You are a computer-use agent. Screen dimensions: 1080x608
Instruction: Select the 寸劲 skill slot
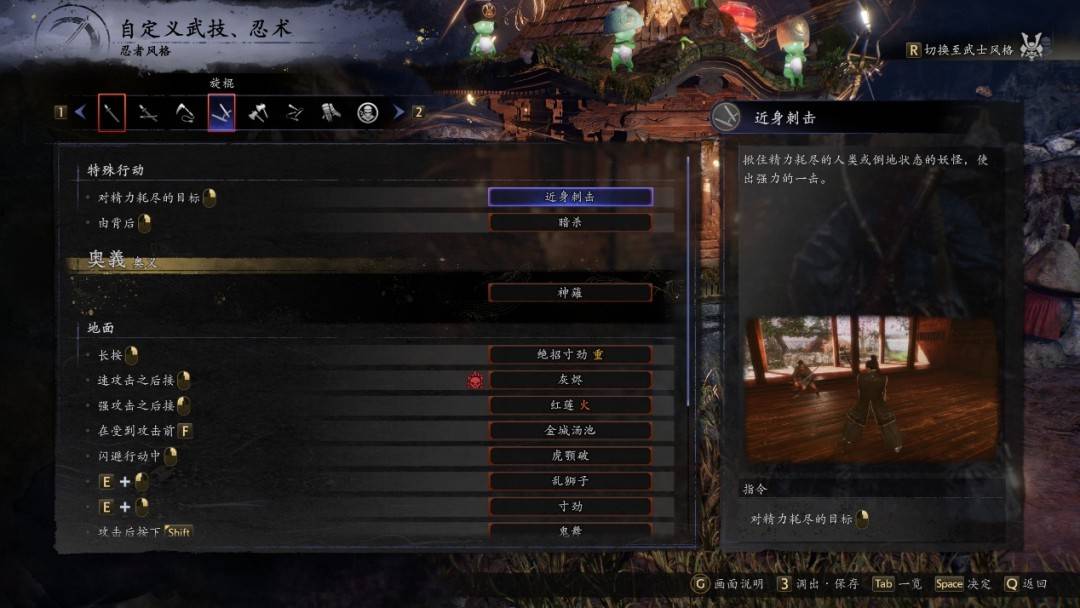click(570, 506)
